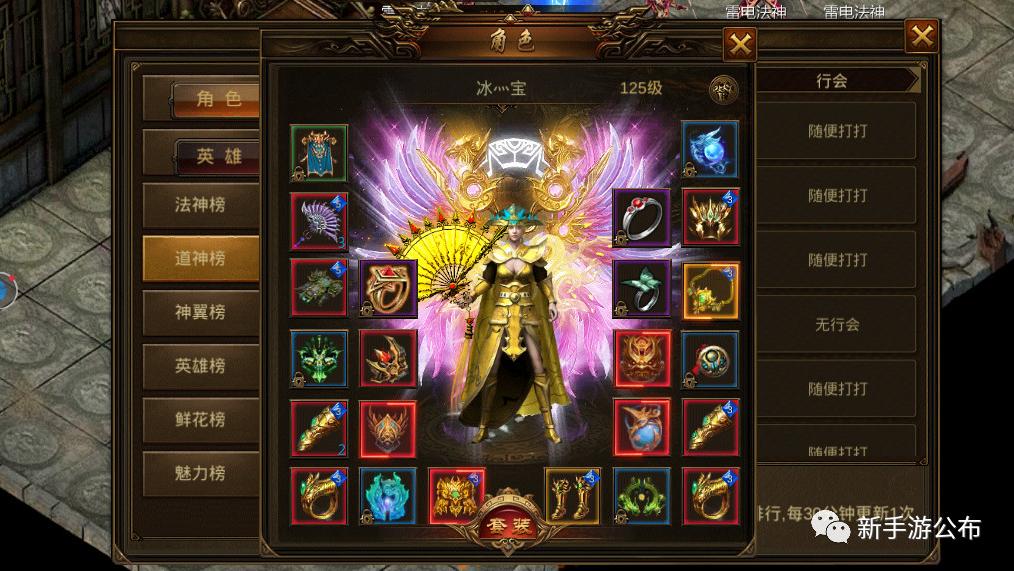Select the feathered fan weapon slot
Screen dimensions: 1014x571
319,221
